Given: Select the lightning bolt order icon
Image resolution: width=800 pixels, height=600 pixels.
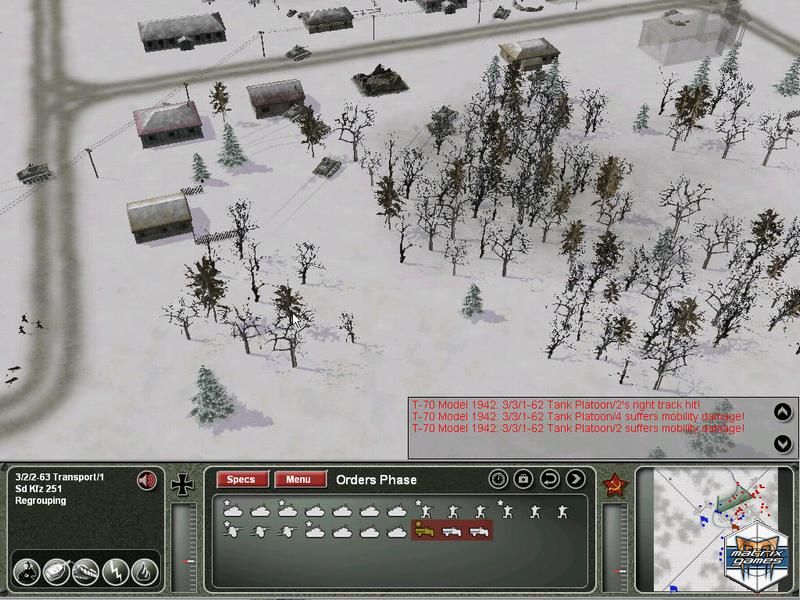Looking at the screenshot, I should tap(114, 572).
